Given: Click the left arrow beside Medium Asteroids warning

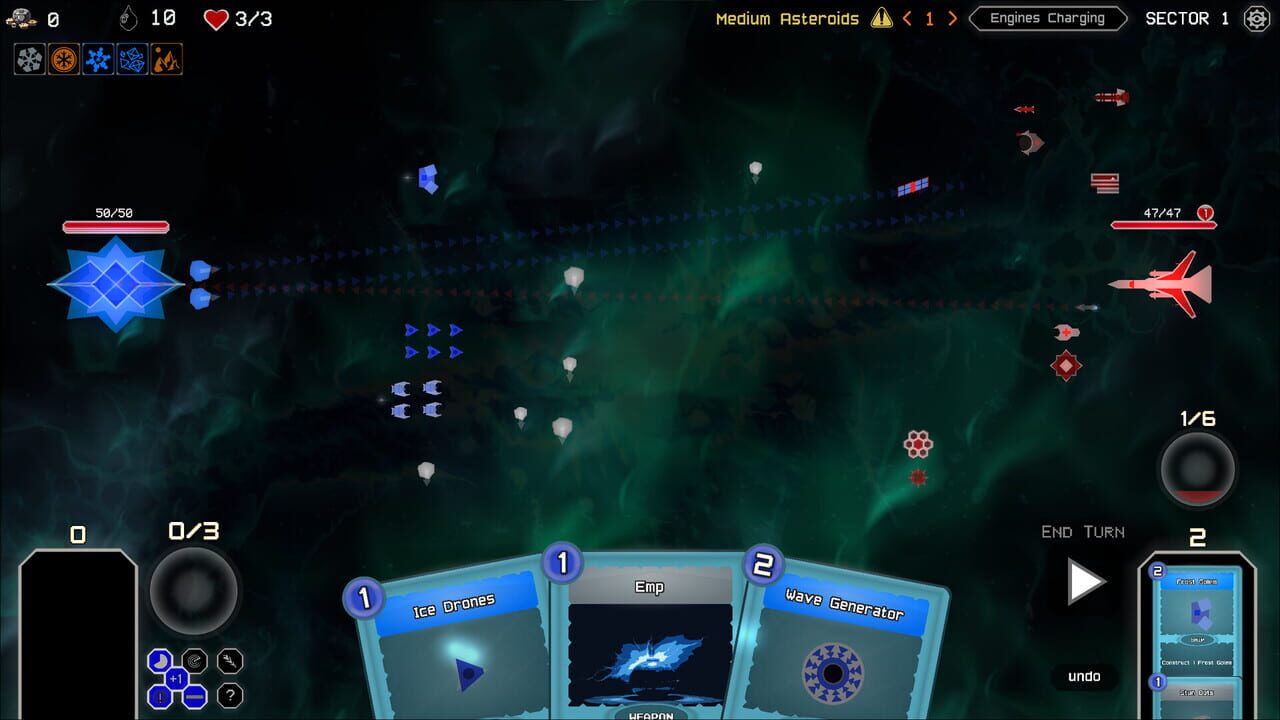Looking at the screenshot, I should [907, 18].
